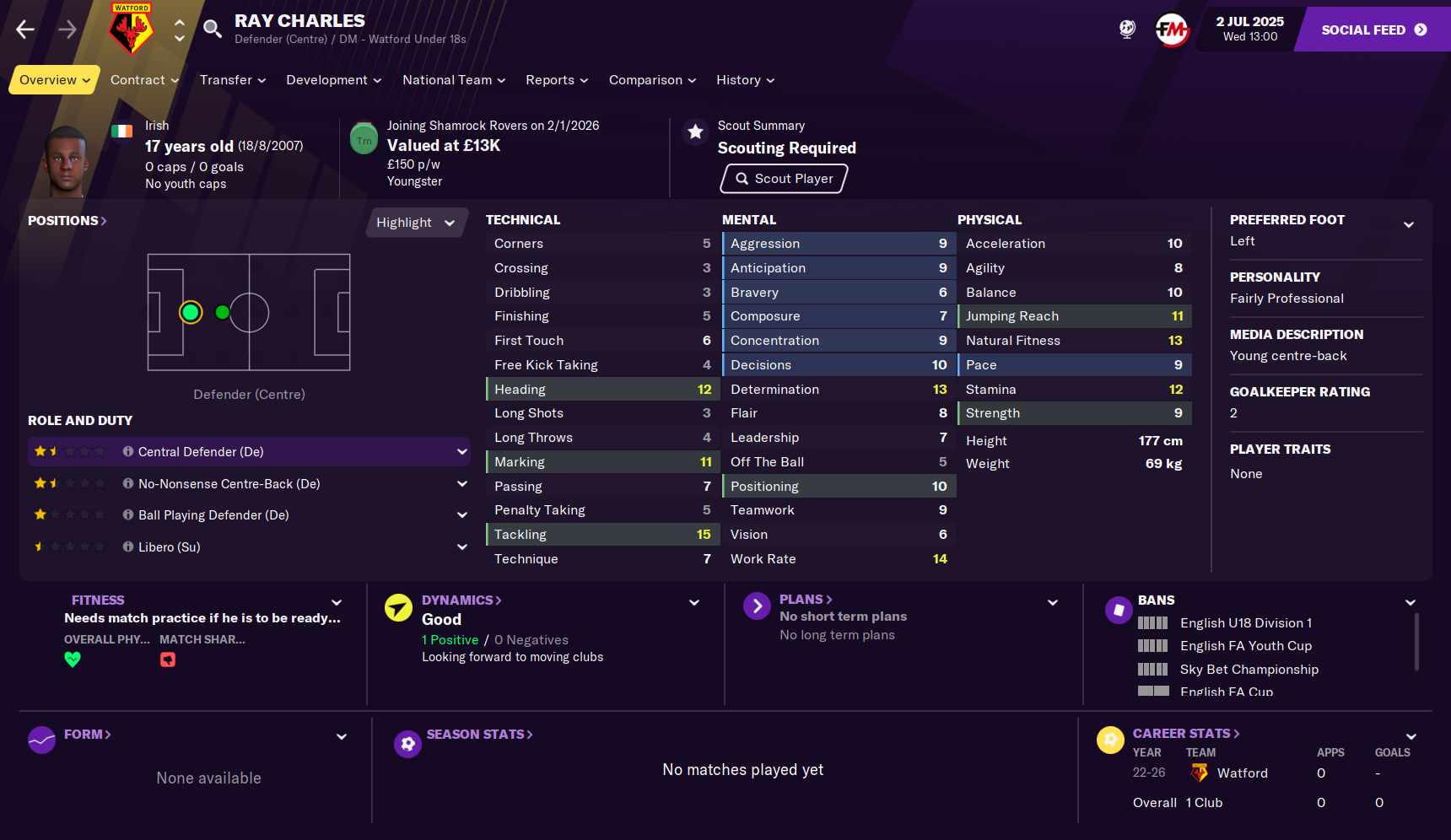Click the Career Stats panel icon
1451x840 pixels.
(1110, 740)
